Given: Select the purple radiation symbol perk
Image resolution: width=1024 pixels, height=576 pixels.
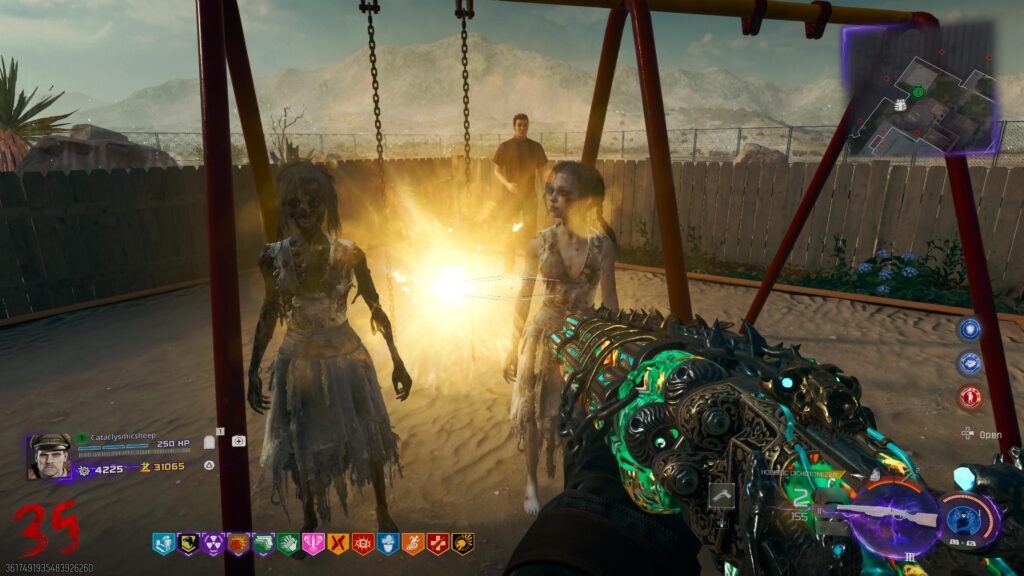Looking at the screenshot, I should point(213,544).
